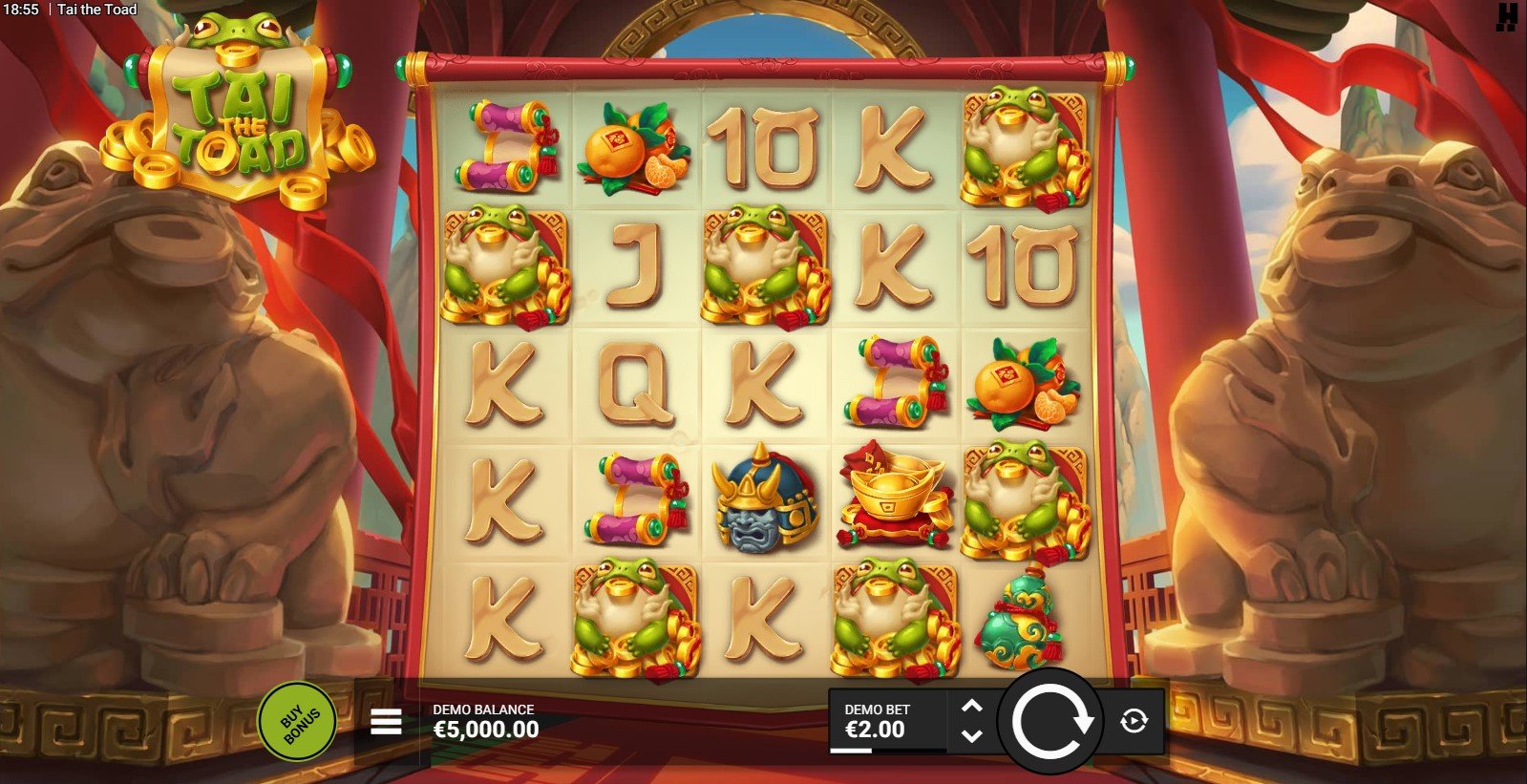Increase the demo bet with the up arrow

[972, 707]
